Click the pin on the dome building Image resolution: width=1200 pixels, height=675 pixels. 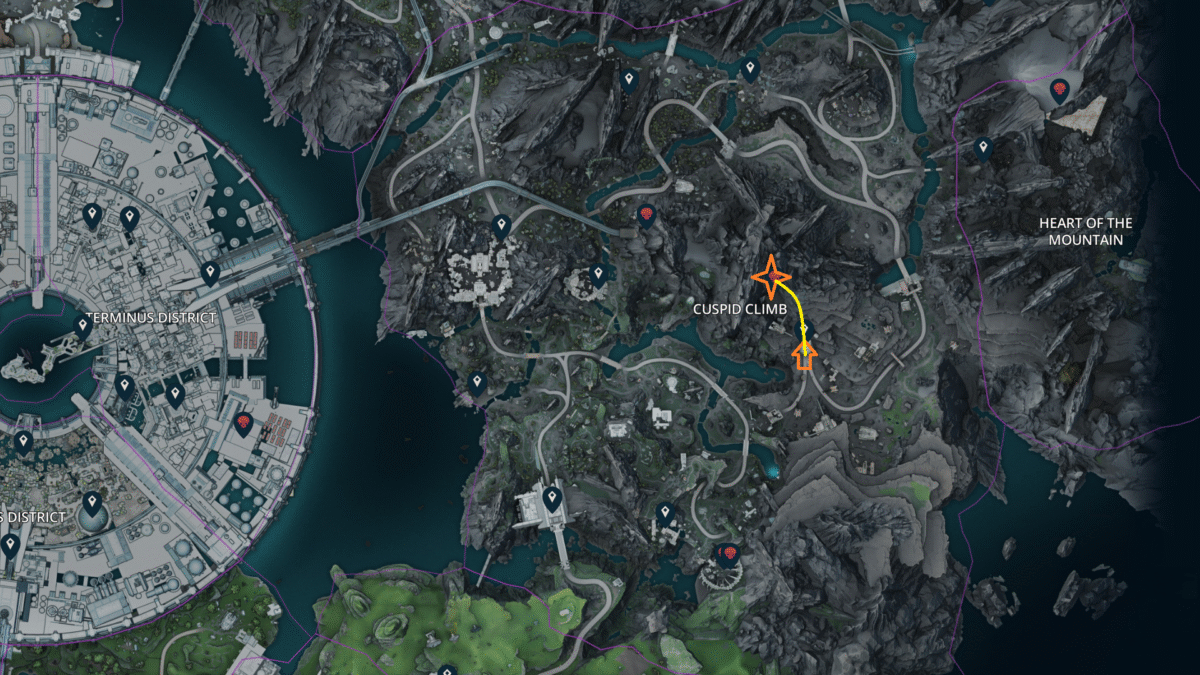coord(92,502)
